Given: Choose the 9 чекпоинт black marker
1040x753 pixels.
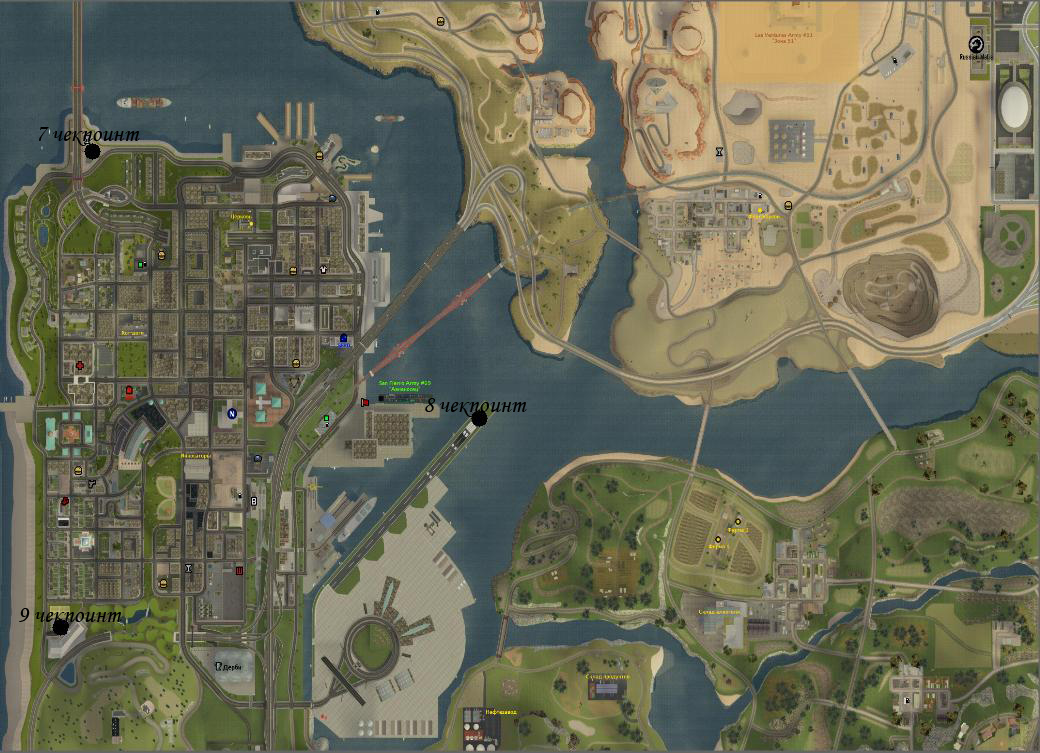Looking at the screenshot, I should point(61,627).
